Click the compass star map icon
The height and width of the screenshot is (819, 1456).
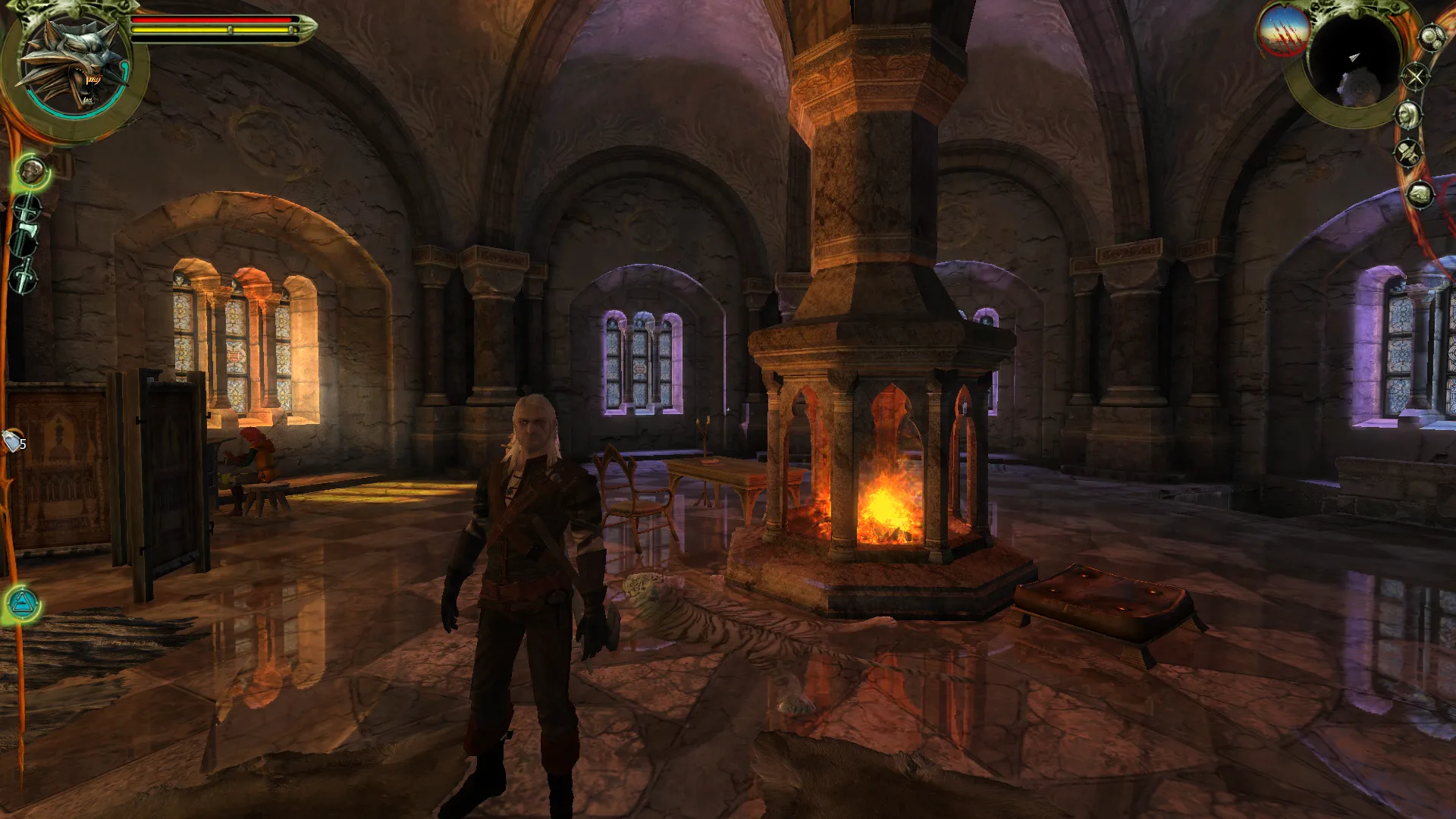[1415, 77]
